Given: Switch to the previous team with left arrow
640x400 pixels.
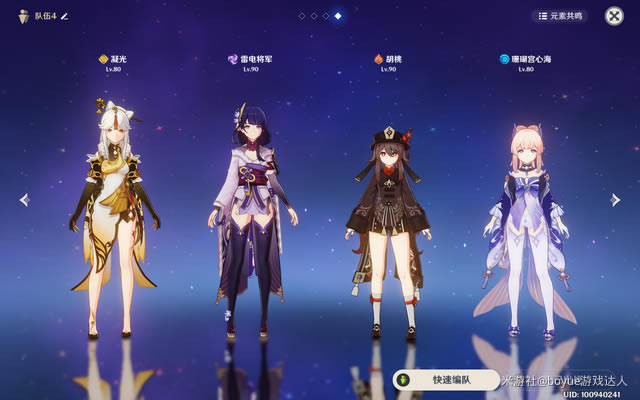Looking at the screenshot, I should click(24, 200).
